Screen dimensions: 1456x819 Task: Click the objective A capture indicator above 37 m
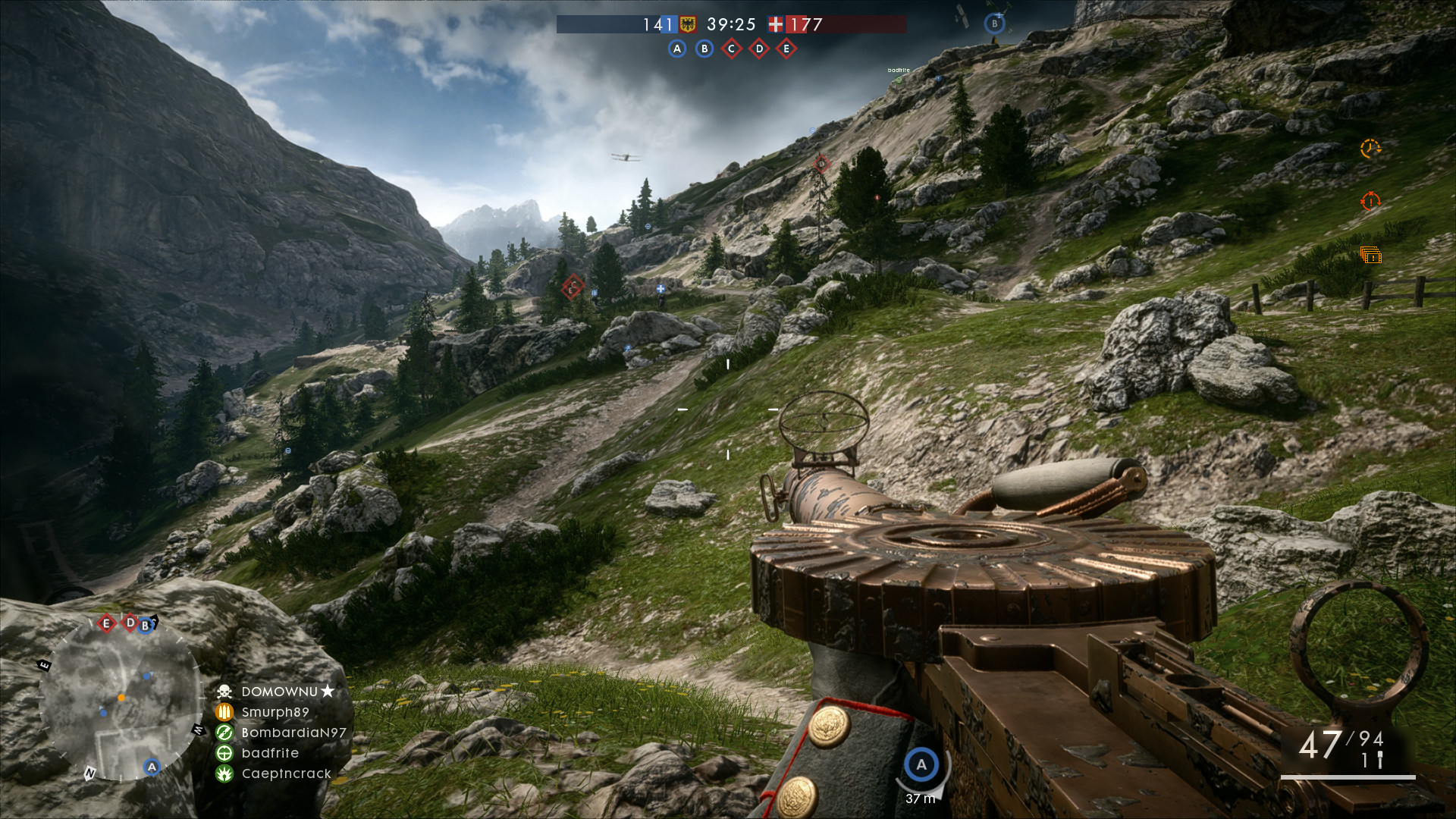coord(921,765)
